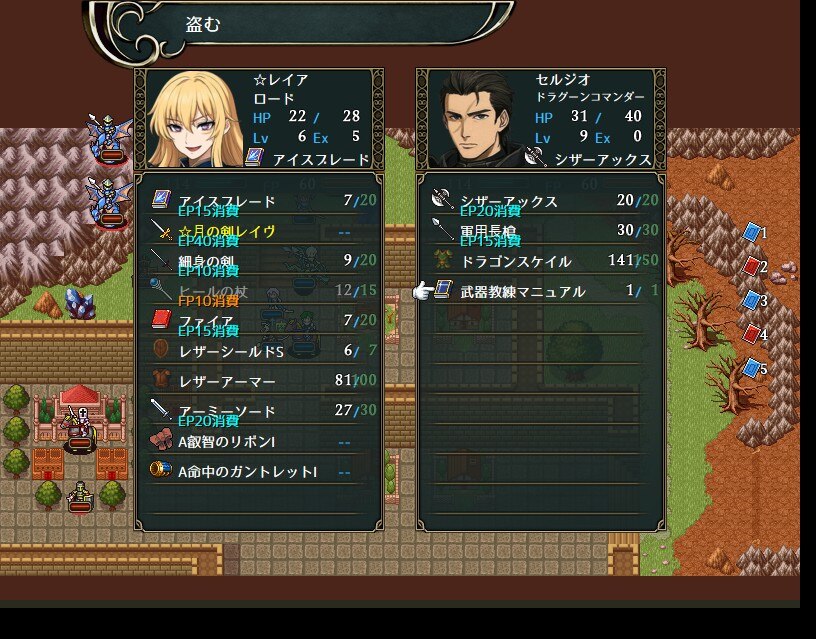Viewport: 816px width, 639px height.
Task: Pick the アーミーソード weapon entry
Action: [x=227, y=411]
